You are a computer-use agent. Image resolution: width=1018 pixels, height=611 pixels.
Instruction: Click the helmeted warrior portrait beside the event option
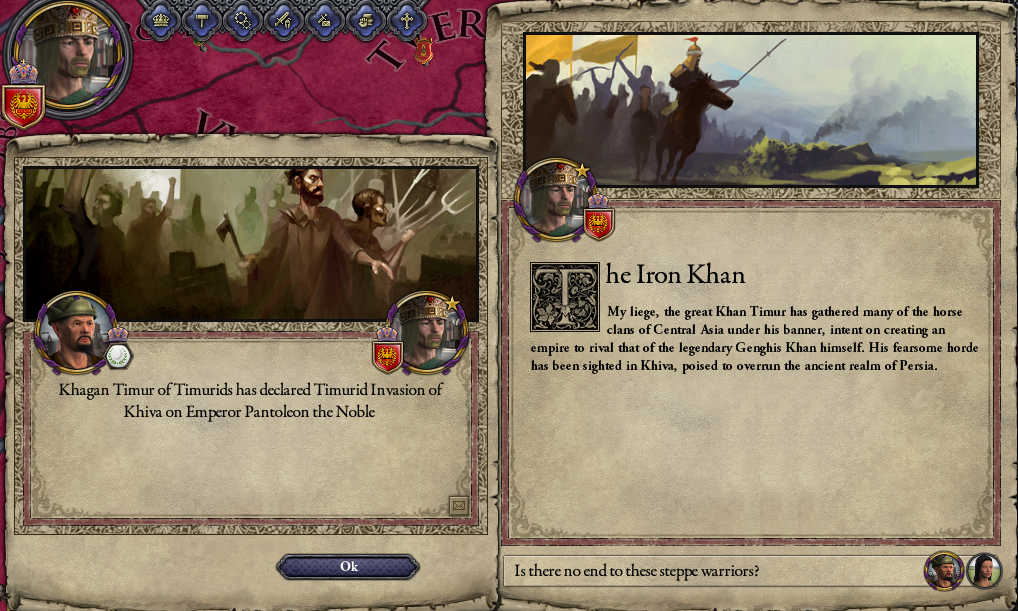943,571
